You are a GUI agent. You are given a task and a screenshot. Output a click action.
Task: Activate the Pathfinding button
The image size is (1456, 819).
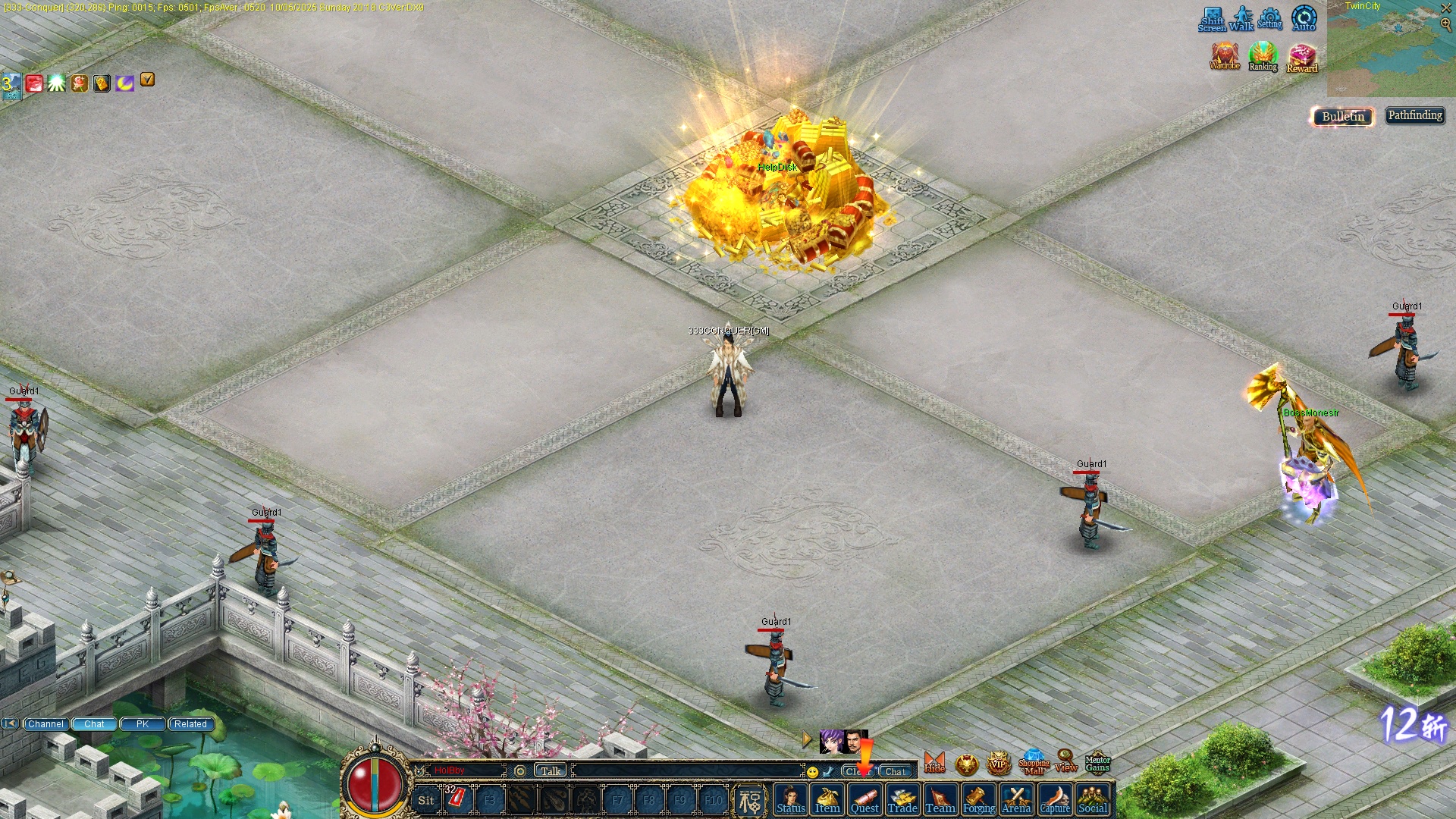1415,115
